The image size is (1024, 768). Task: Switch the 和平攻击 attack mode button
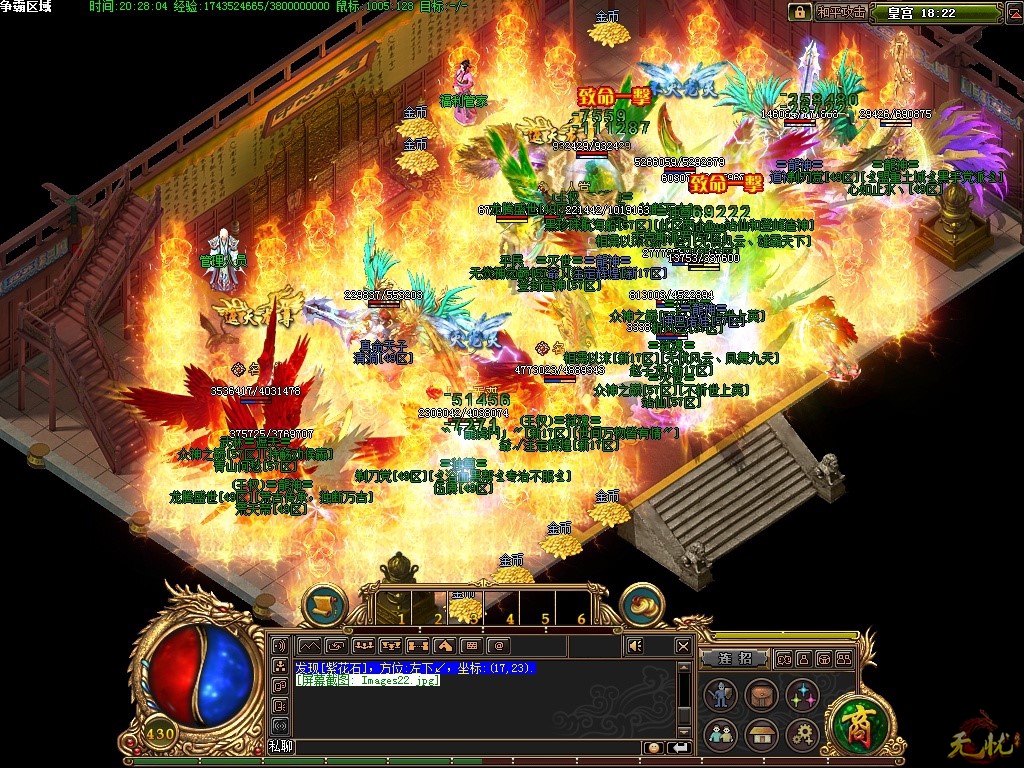840,13
